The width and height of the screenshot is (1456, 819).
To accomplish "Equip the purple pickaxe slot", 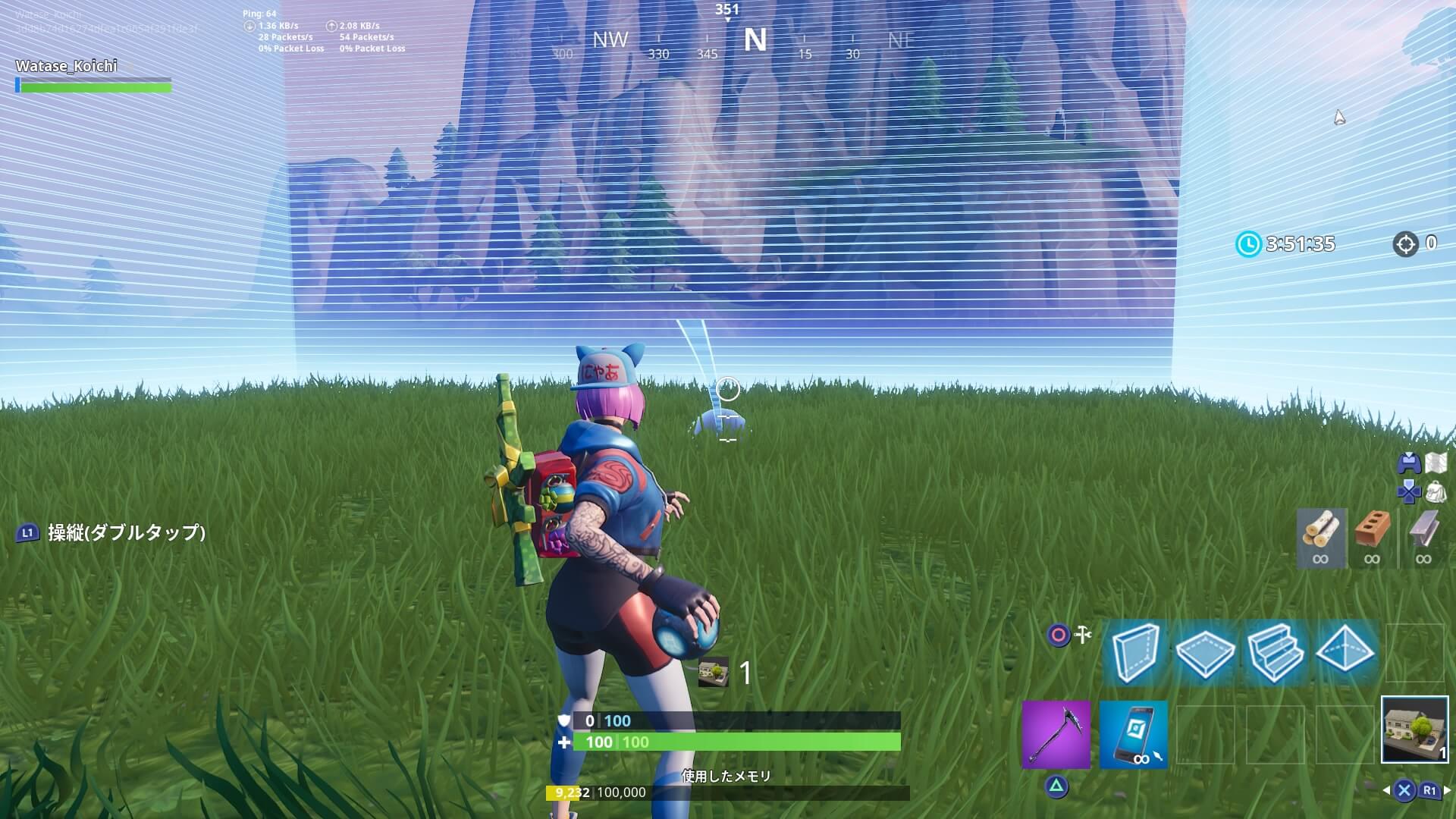I will coord(1056,734).
